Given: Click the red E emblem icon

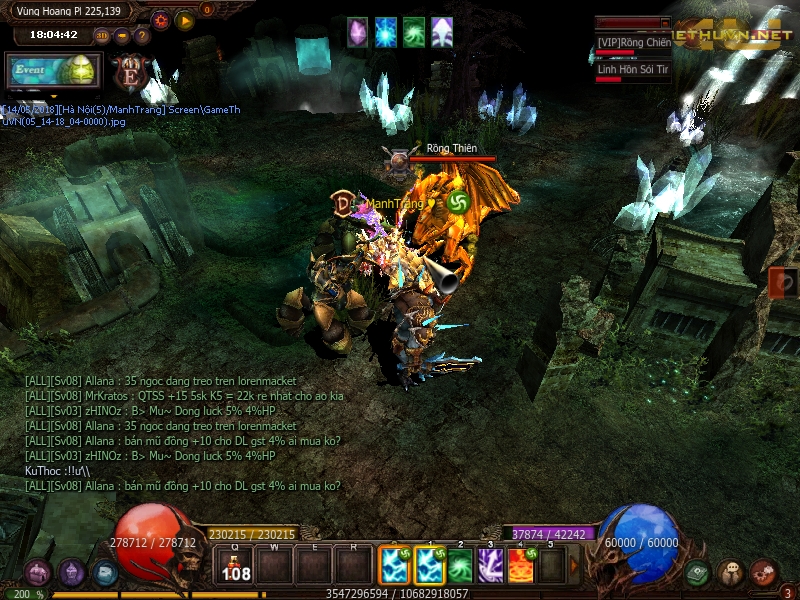Looking at the screenshot, I should (x=130, y=72).
